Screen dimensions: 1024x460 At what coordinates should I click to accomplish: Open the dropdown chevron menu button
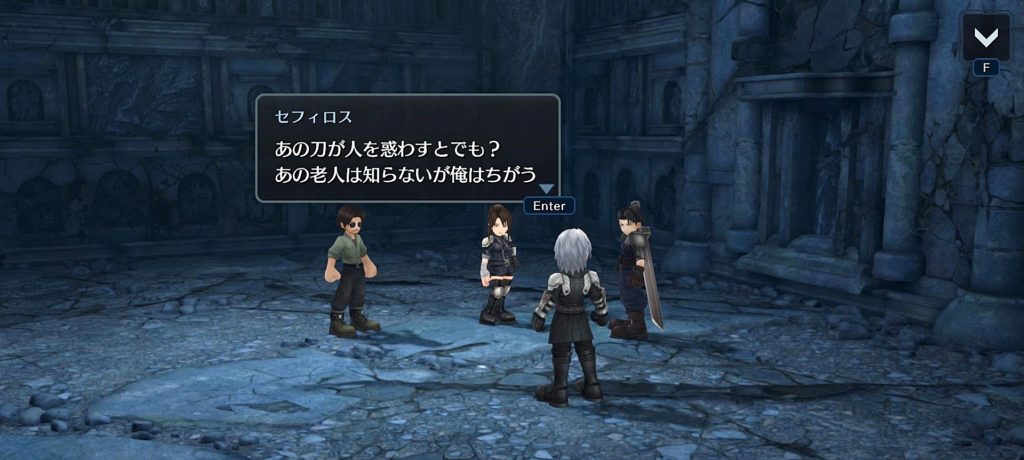[985, 37]
